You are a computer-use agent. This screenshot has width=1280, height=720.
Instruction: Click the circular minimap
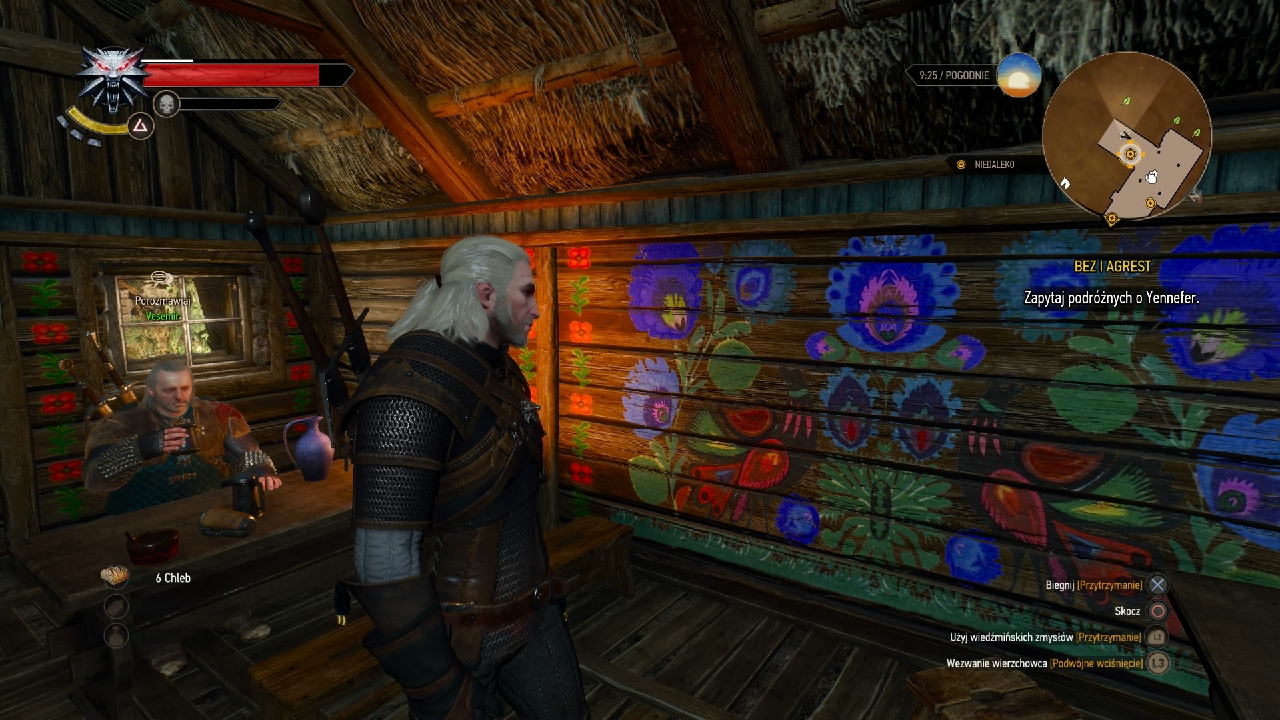(x=1127, y=138)
